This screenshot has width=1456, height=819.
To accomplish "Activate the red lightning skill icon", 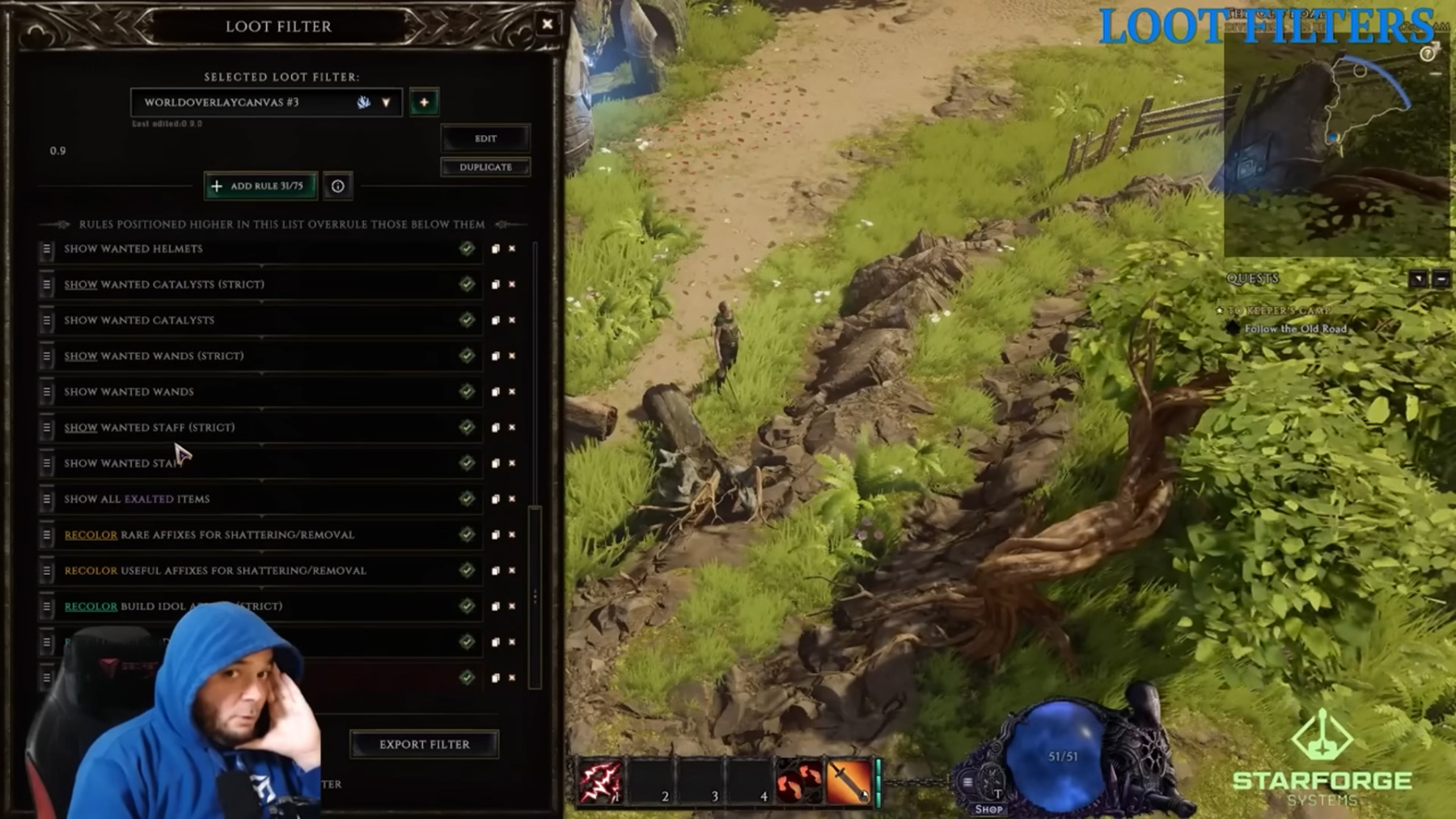I will [599, 782].
